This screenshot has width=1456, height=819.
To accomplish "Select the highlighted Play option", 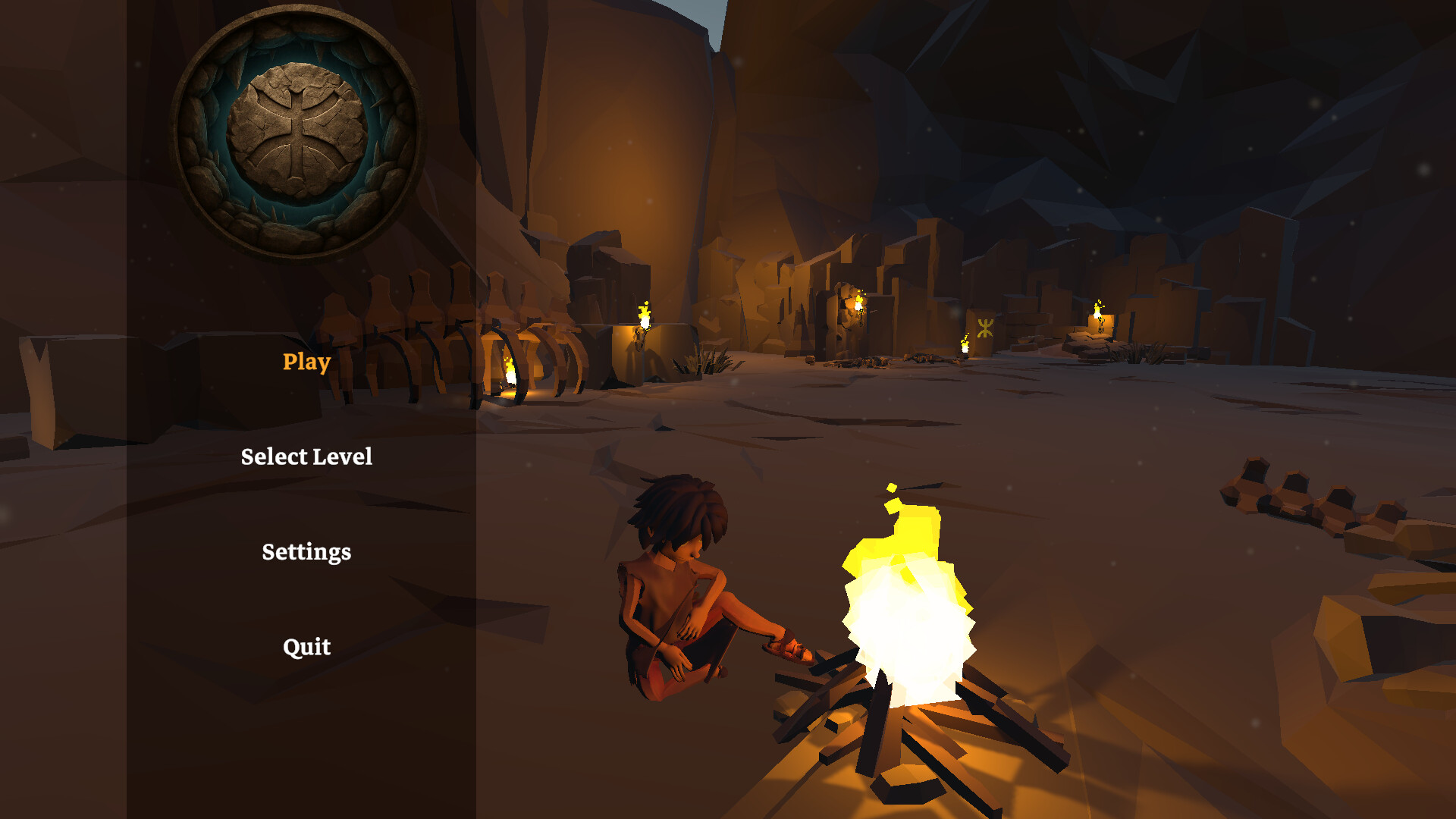I will [x=305, y=363].
